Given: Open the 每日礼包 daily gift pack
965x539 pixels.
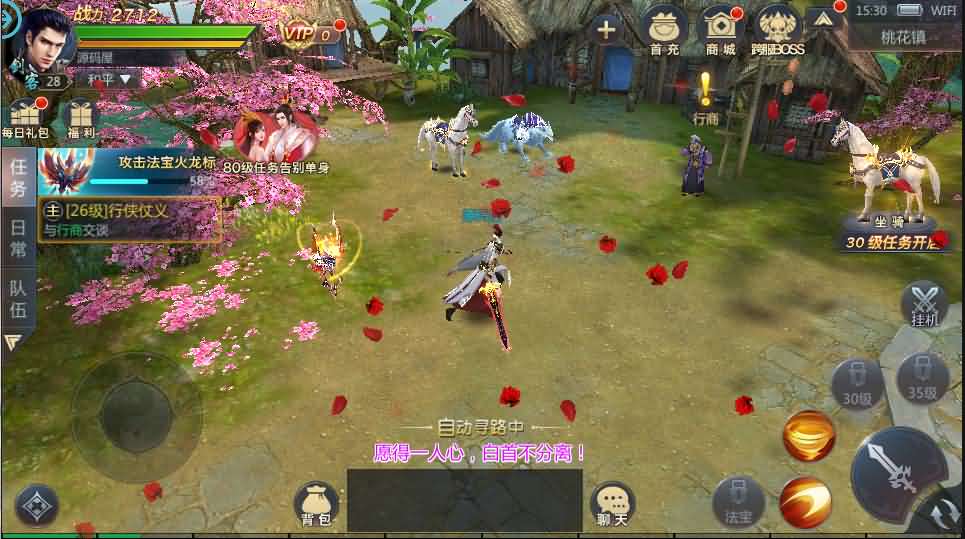Looking at the screenshot, I should [24, 118].
